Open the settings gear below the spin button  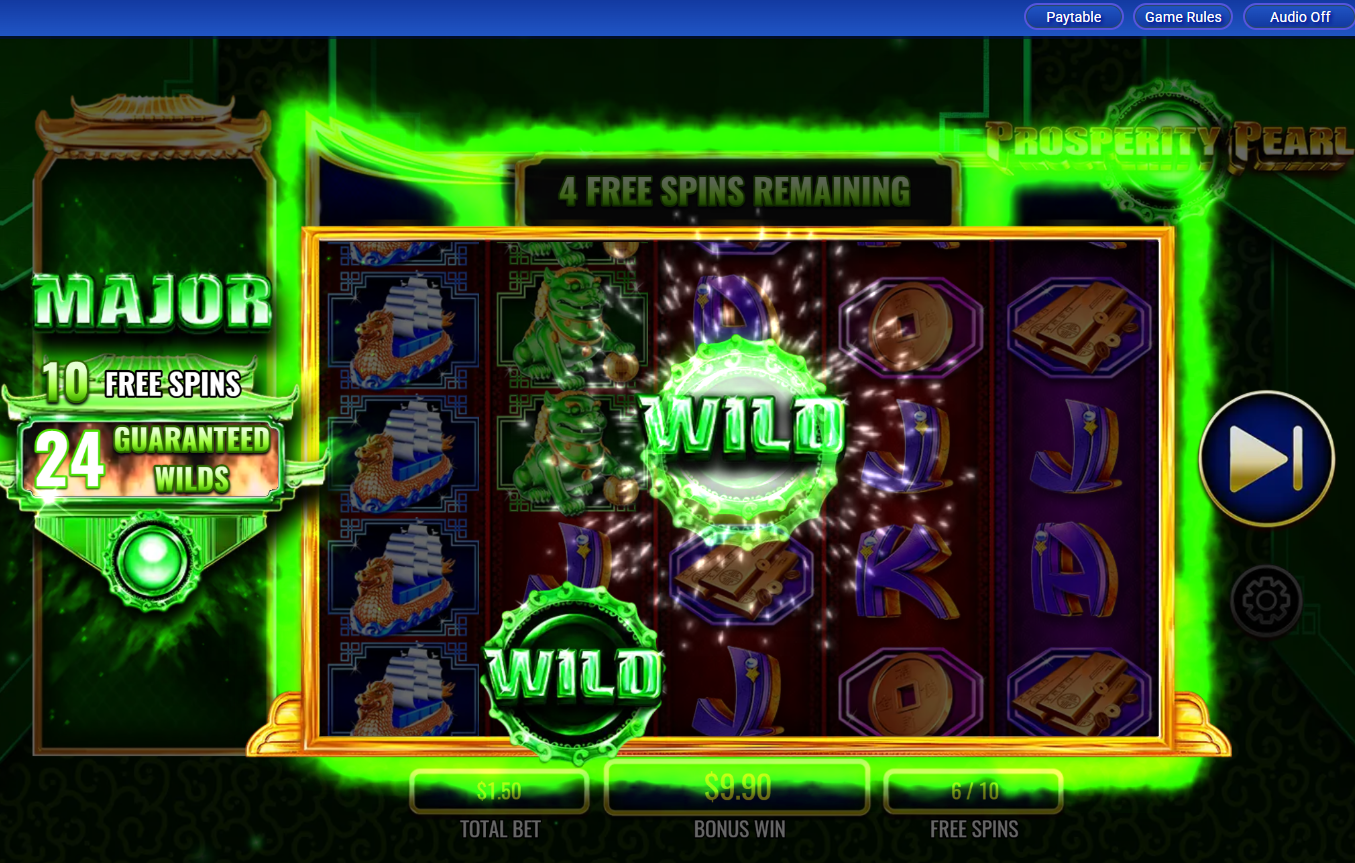pos(1266,599)
